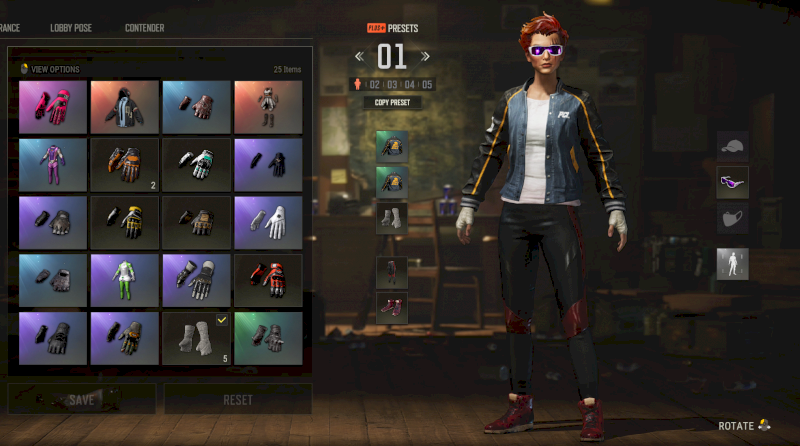
Task: Pick the red and black gloves
Action: (268, 280)
